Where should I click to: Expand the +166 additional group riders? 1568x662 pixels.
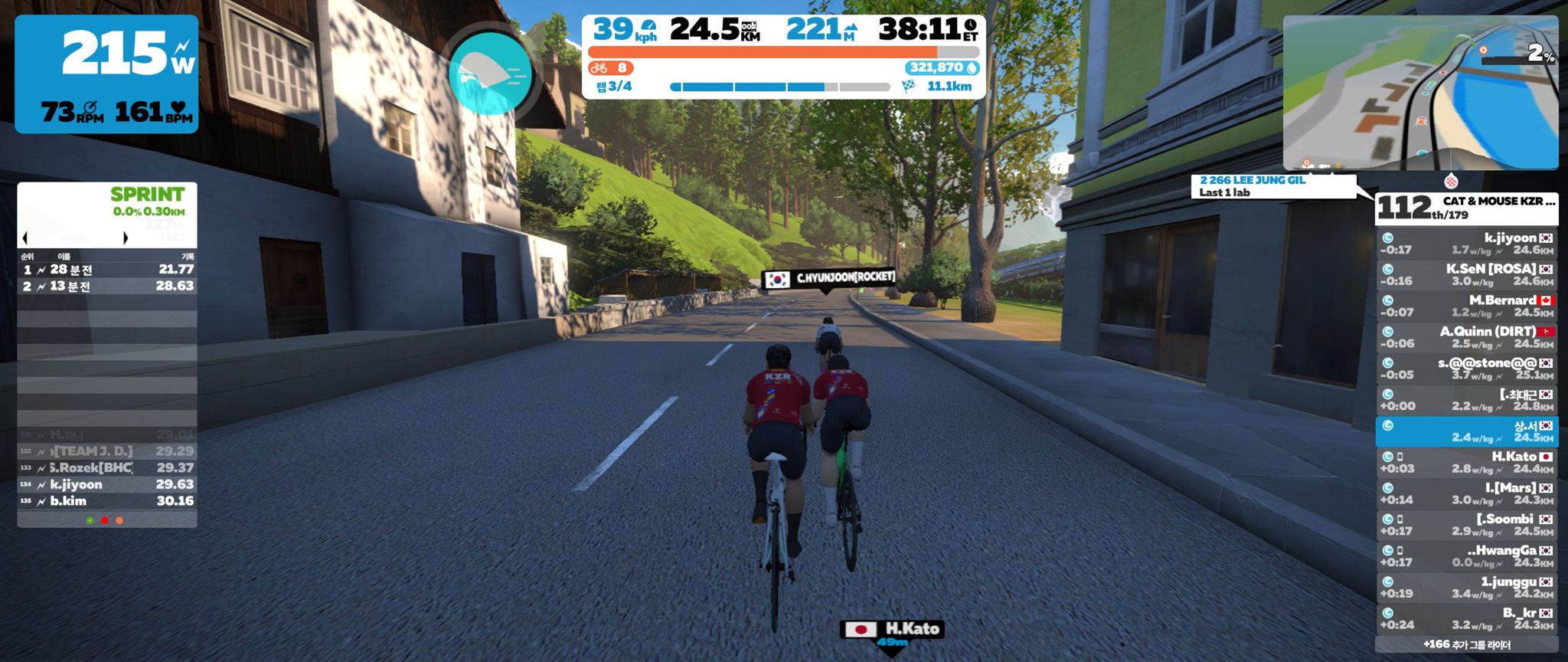(1466, 644)
